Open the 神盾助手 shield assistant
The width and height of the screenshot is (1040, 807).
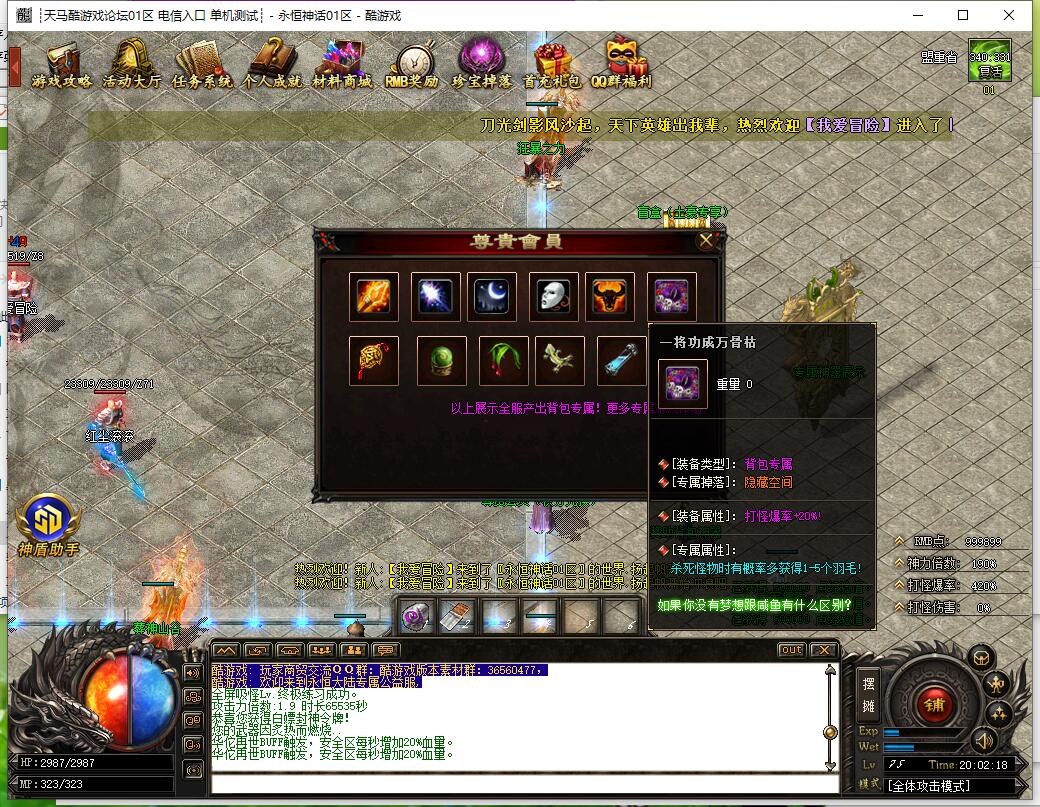[47, 525]
